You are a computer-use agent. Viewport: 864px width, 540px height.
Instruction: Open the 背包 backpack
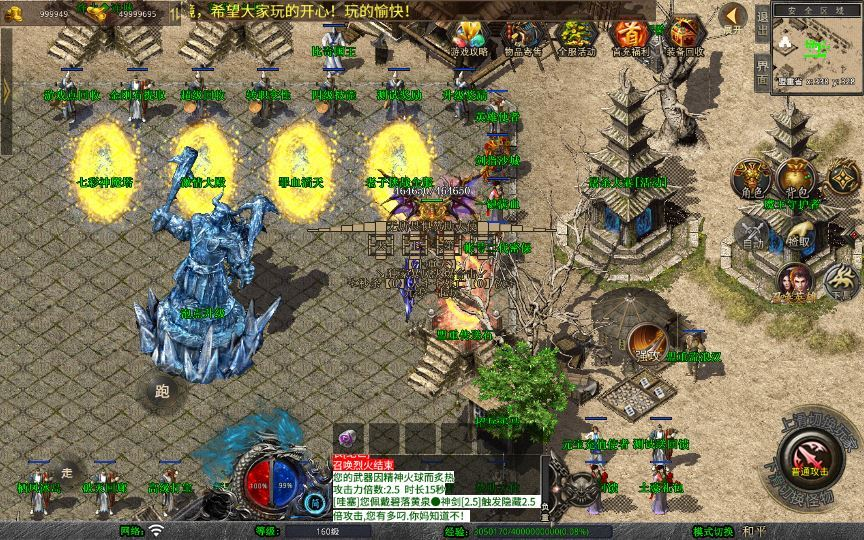click(x=796, y=178)
